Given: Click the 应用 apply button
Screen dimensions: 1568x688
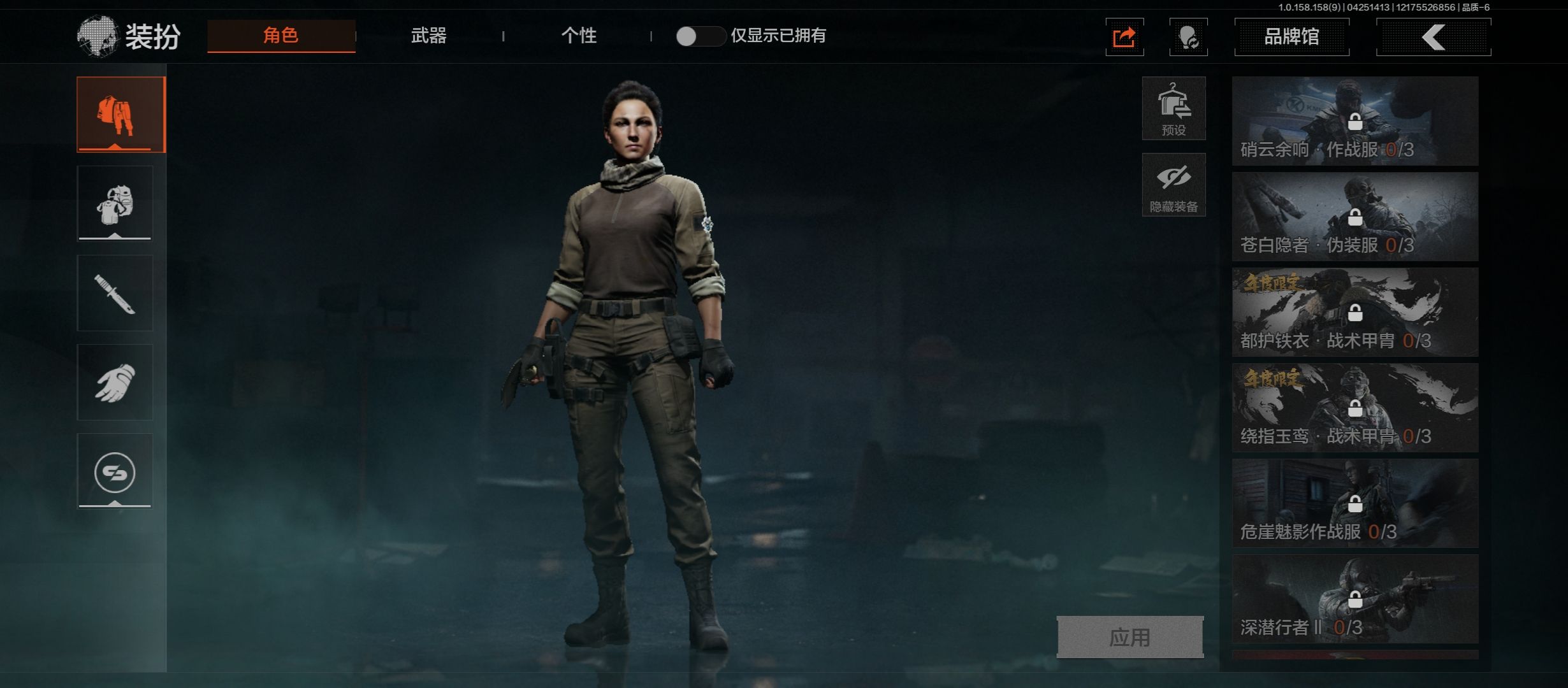Looking at the screenshot, I should coord(1130,636).
